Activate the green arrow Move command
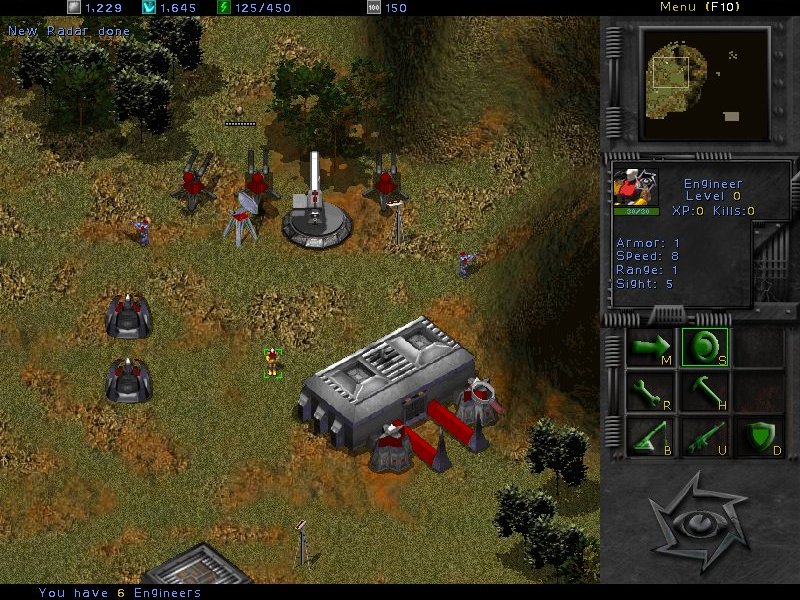 [651, 347]
